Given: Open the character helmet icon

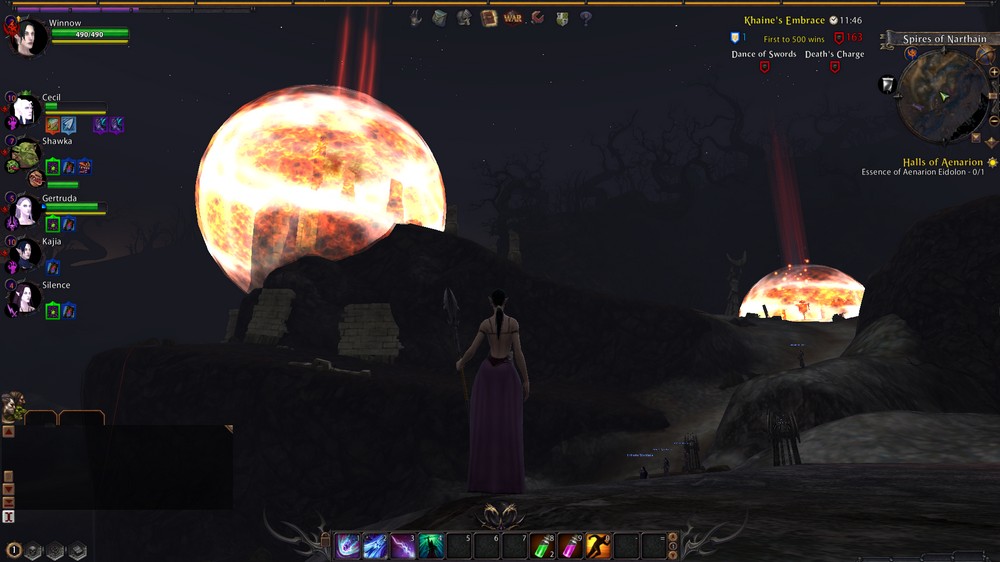Looking at the screenshot, I should 464,18.
